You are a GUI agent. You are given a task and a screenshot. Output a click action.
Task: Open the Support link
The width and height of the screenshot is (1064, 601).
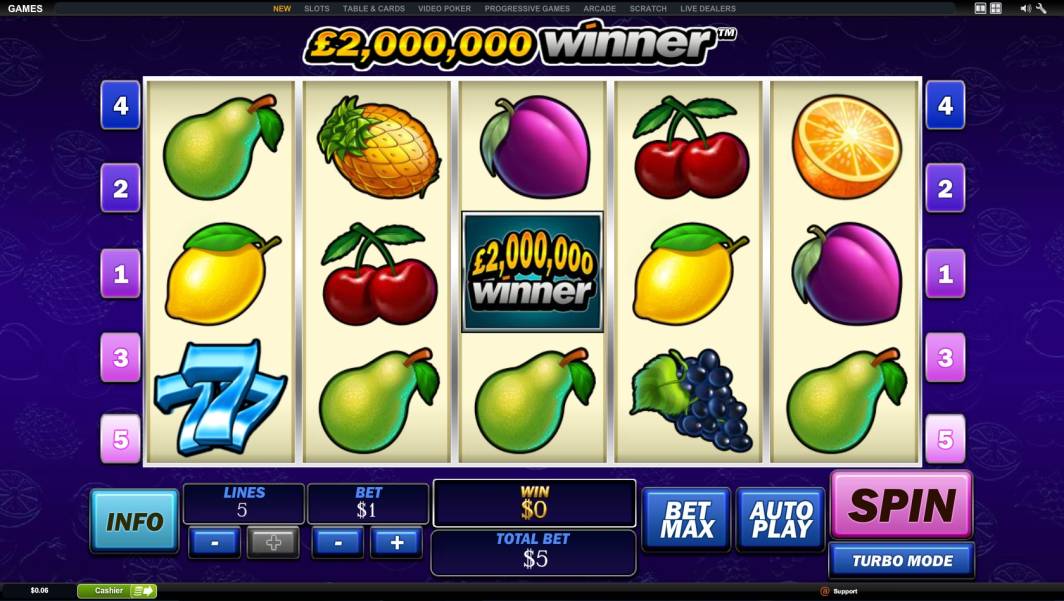tap(844, 591)
